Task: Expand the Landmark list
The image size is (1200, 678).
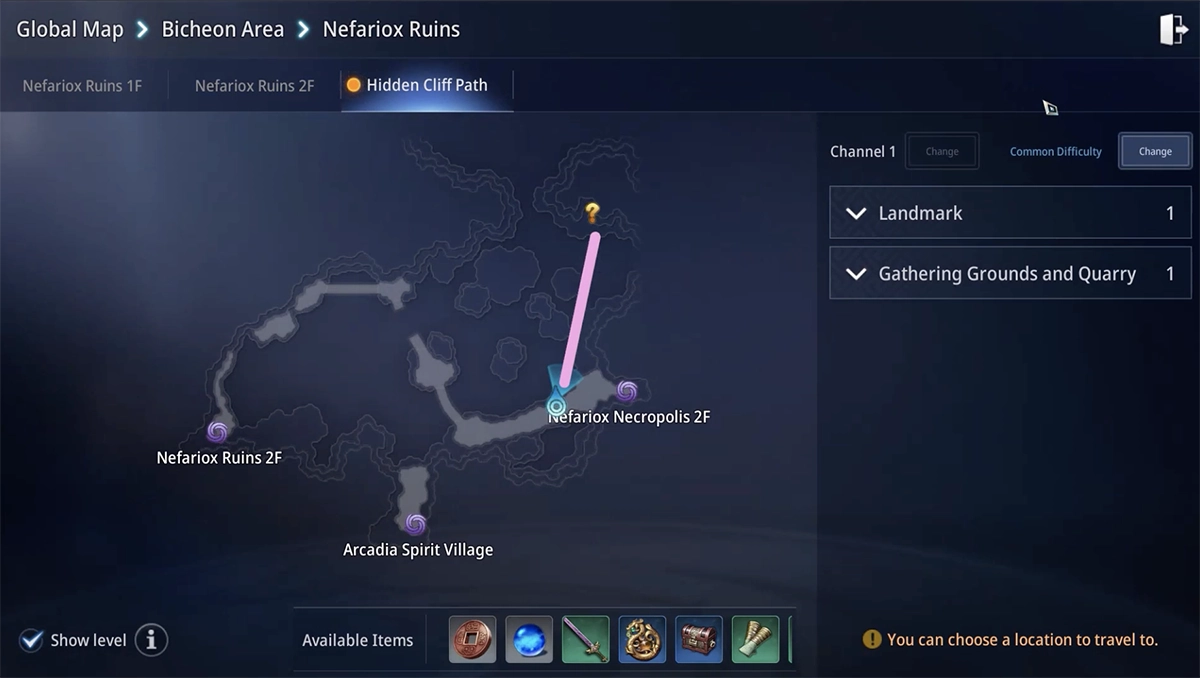Action: click(x=1010, y=213)
